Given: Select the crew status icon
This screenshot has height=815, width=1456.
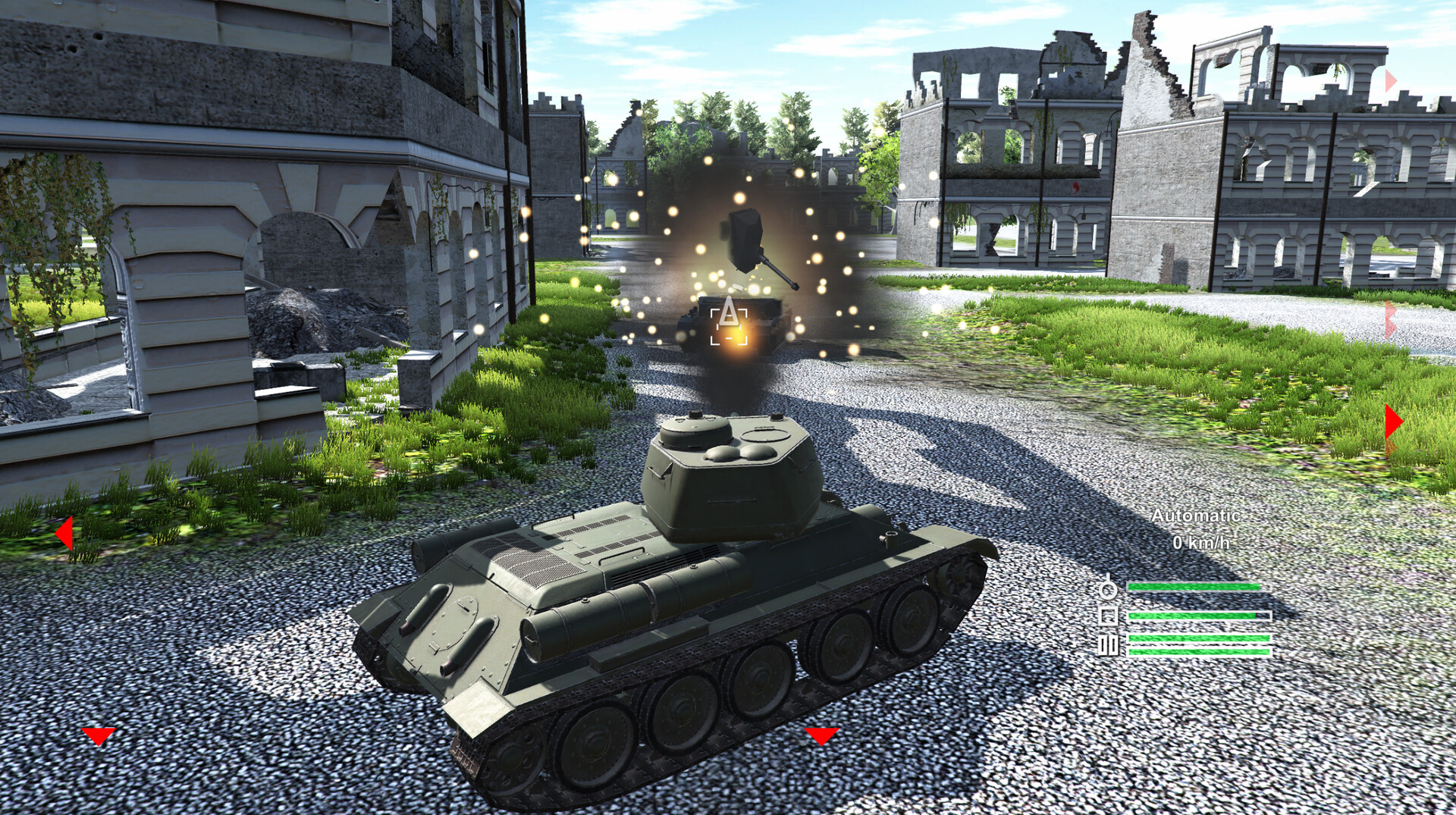Looking at the screenshot, I should pos(1109,589).
